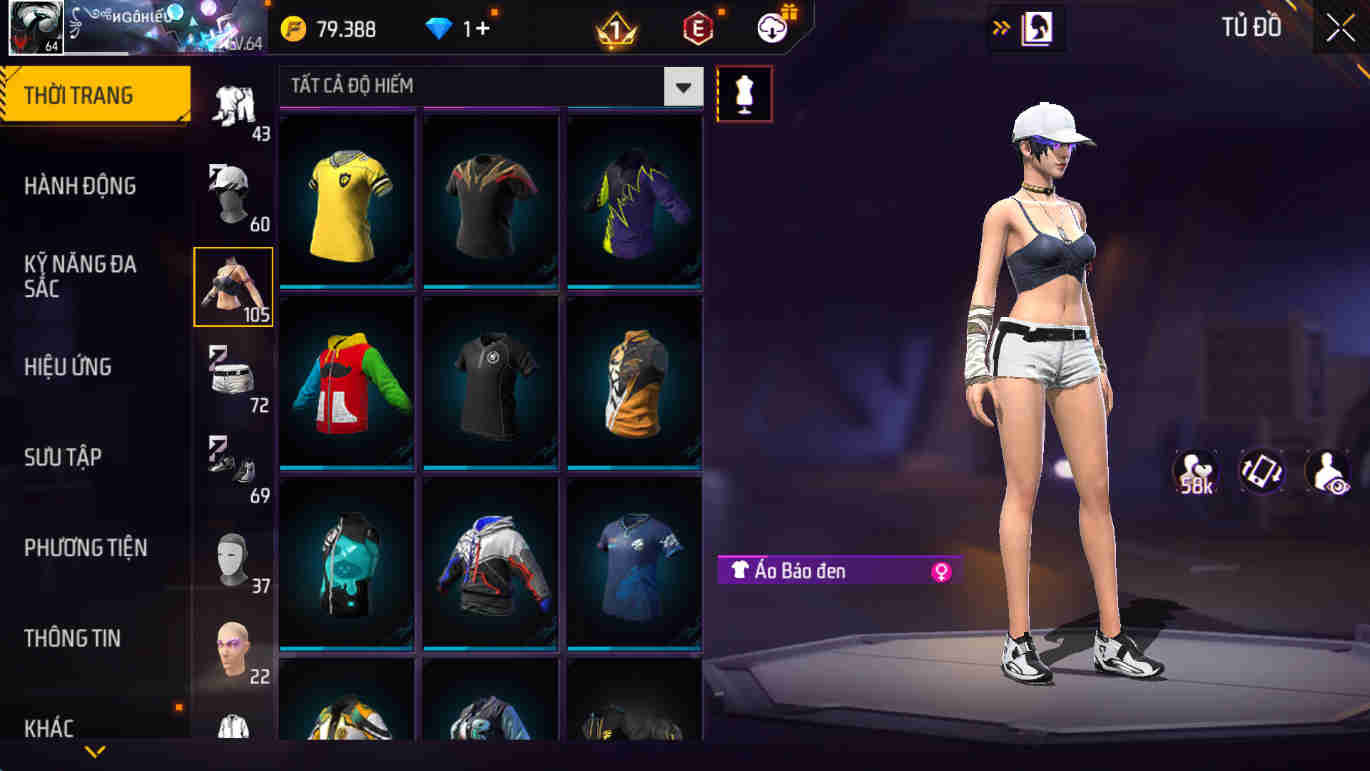Open the SƯU TẬP menu item
Screen dimensions: 1370x771
pyautogui.click(x=63, y=457)
